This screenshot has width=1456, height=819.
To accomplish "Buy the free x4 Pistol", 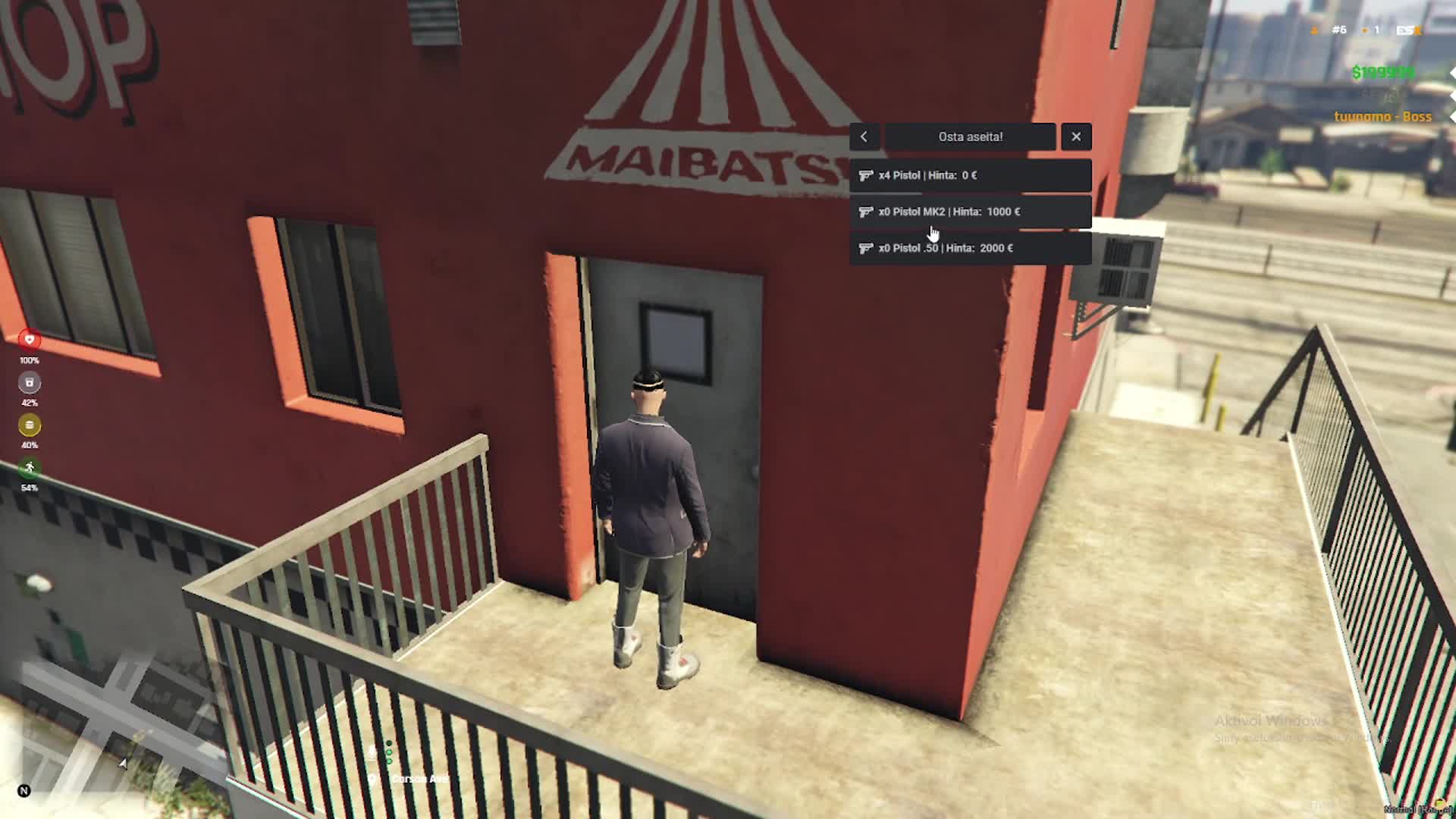I will coord(970,175).
